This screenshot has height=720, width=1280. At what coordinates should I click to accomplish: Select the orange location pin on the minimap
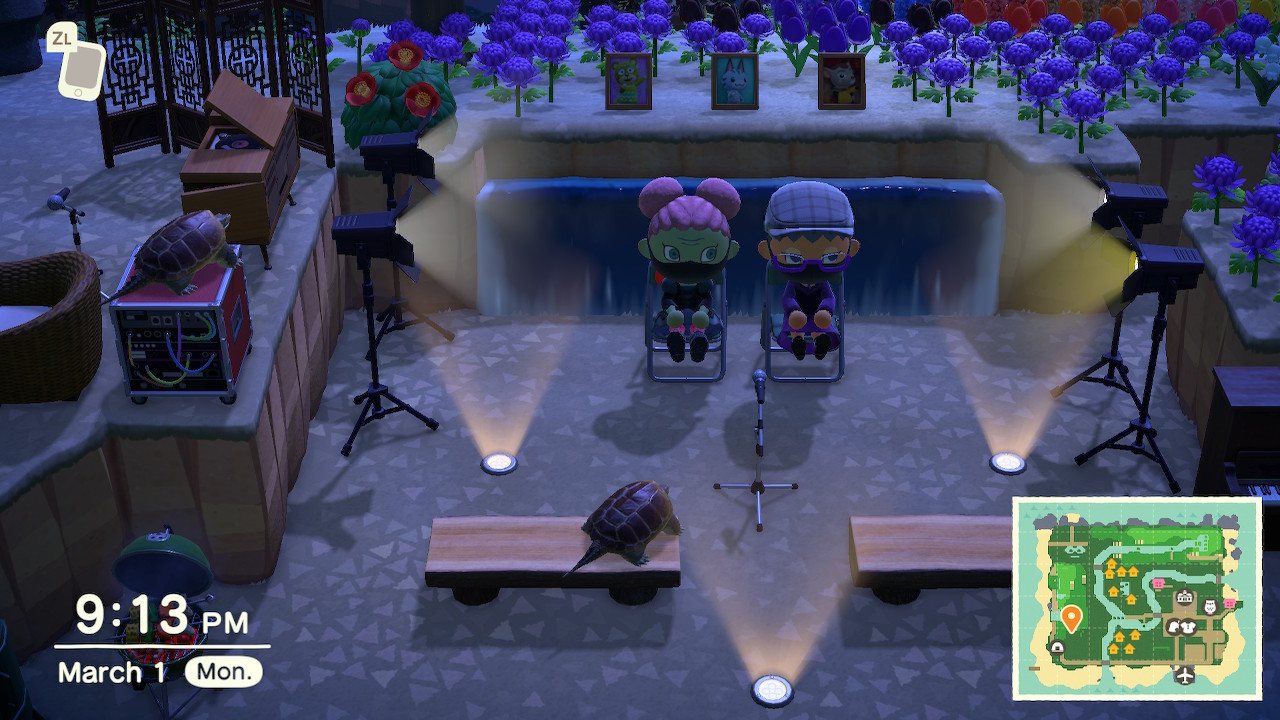pos(1071,618)
